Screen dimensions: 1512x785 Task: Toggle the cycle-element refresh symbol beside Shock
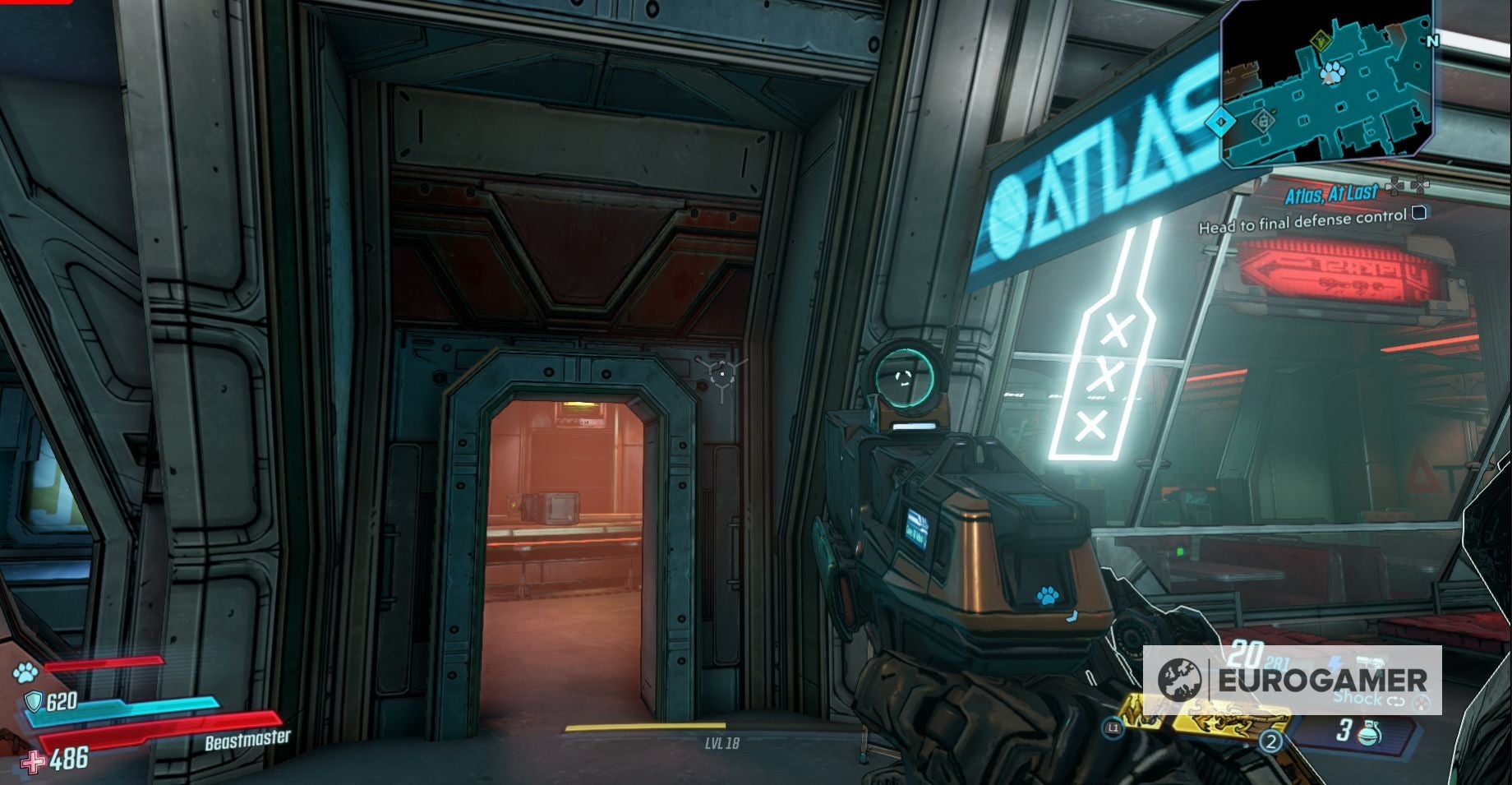pos(1396,700)
